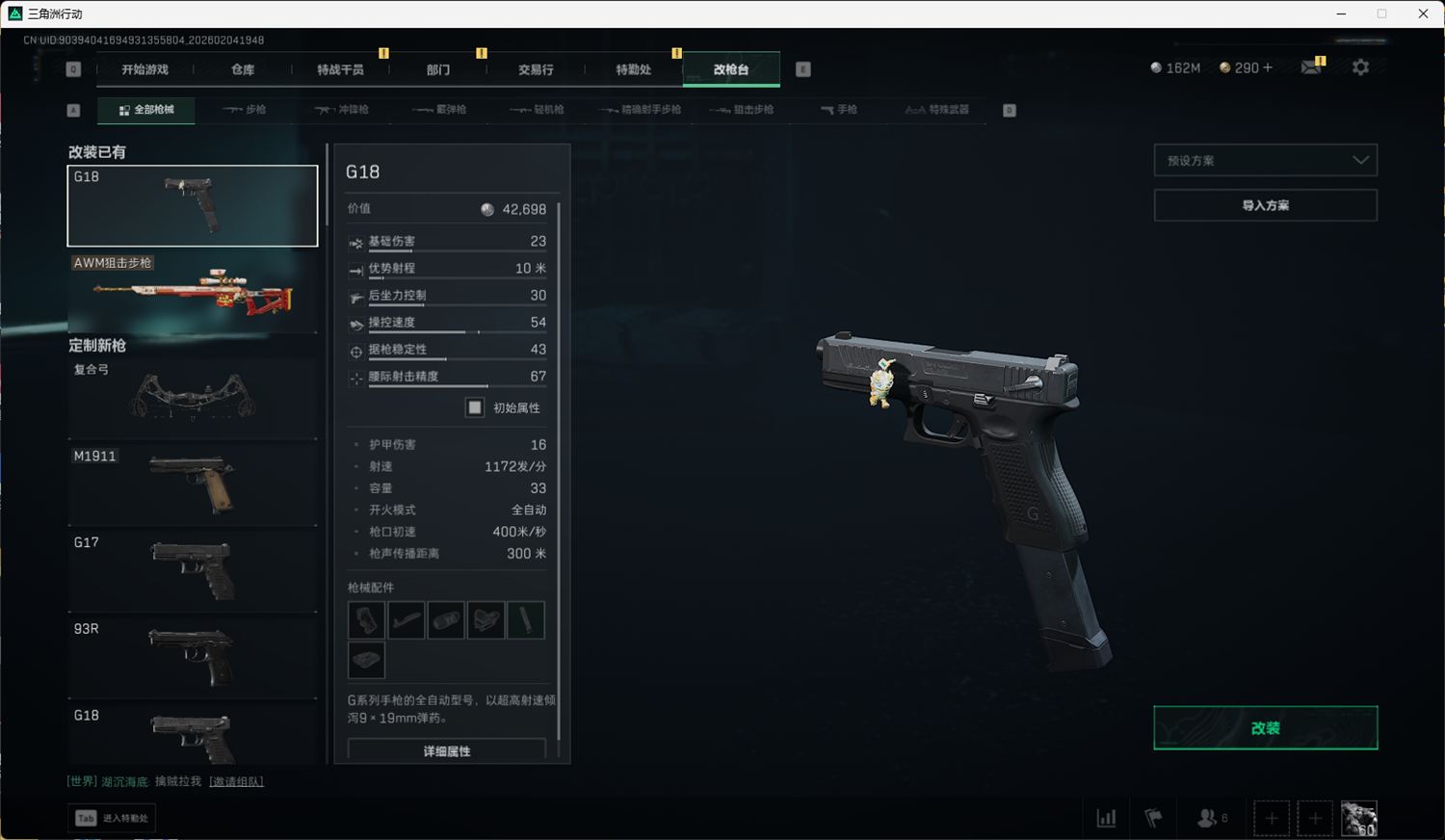
Task: Choose the 复合弓 compound bow tile
Action: coord(193,397)
